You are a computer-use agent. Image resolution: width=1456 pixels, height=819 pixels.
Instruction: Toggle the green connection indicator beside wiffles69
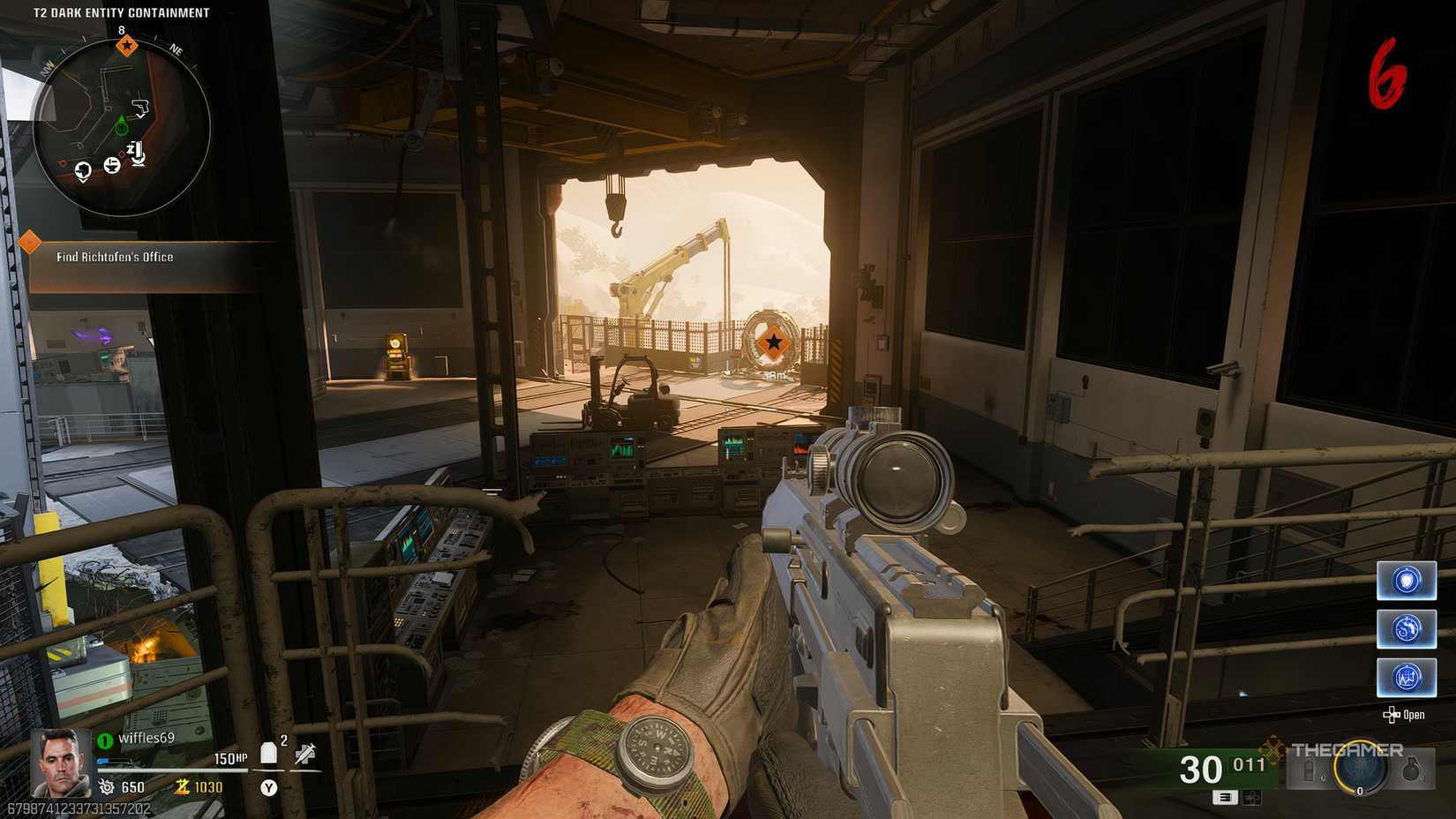tap(104, 741)
